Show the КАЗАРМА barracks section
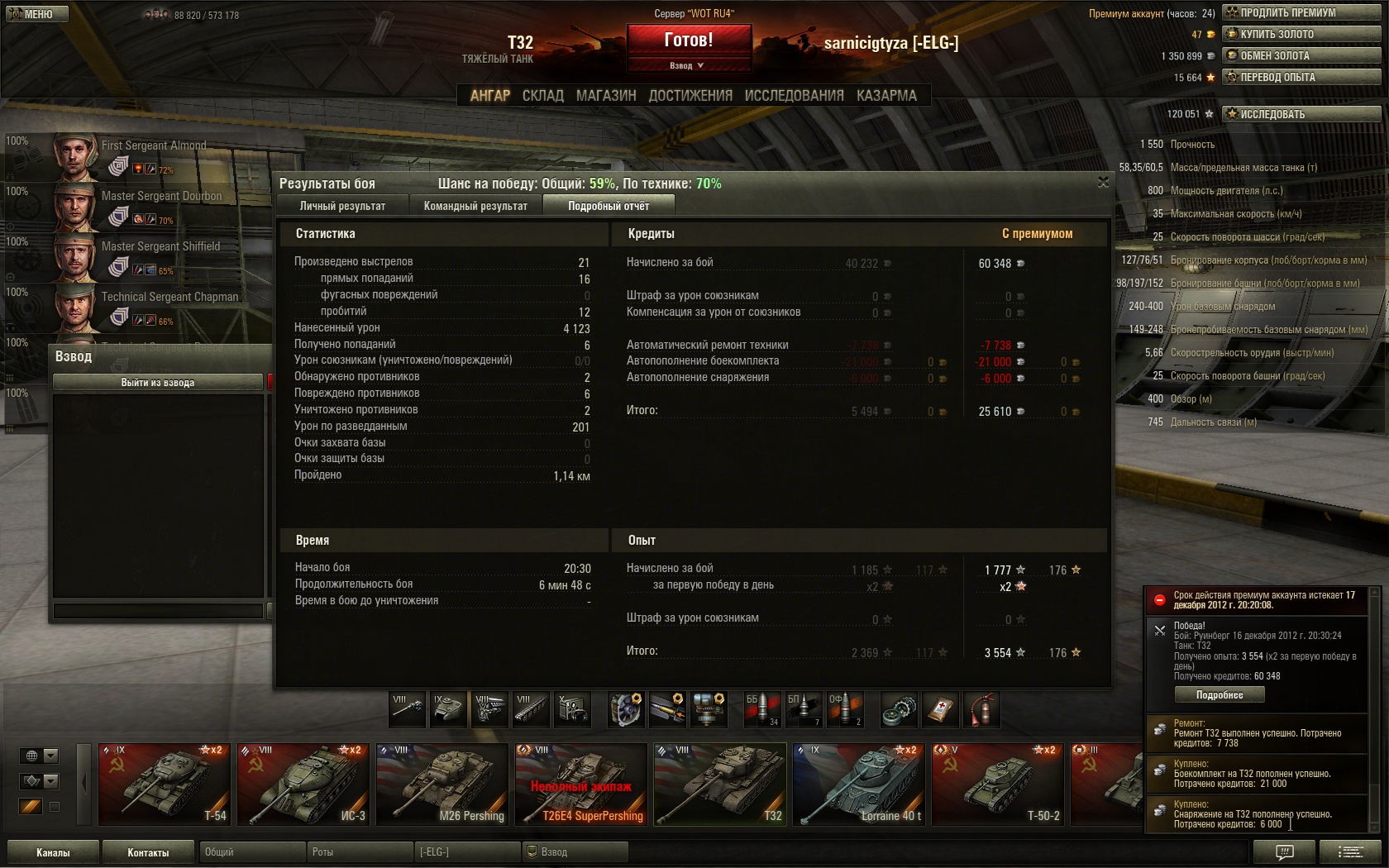1389x868 pixels. click(886, 96)
